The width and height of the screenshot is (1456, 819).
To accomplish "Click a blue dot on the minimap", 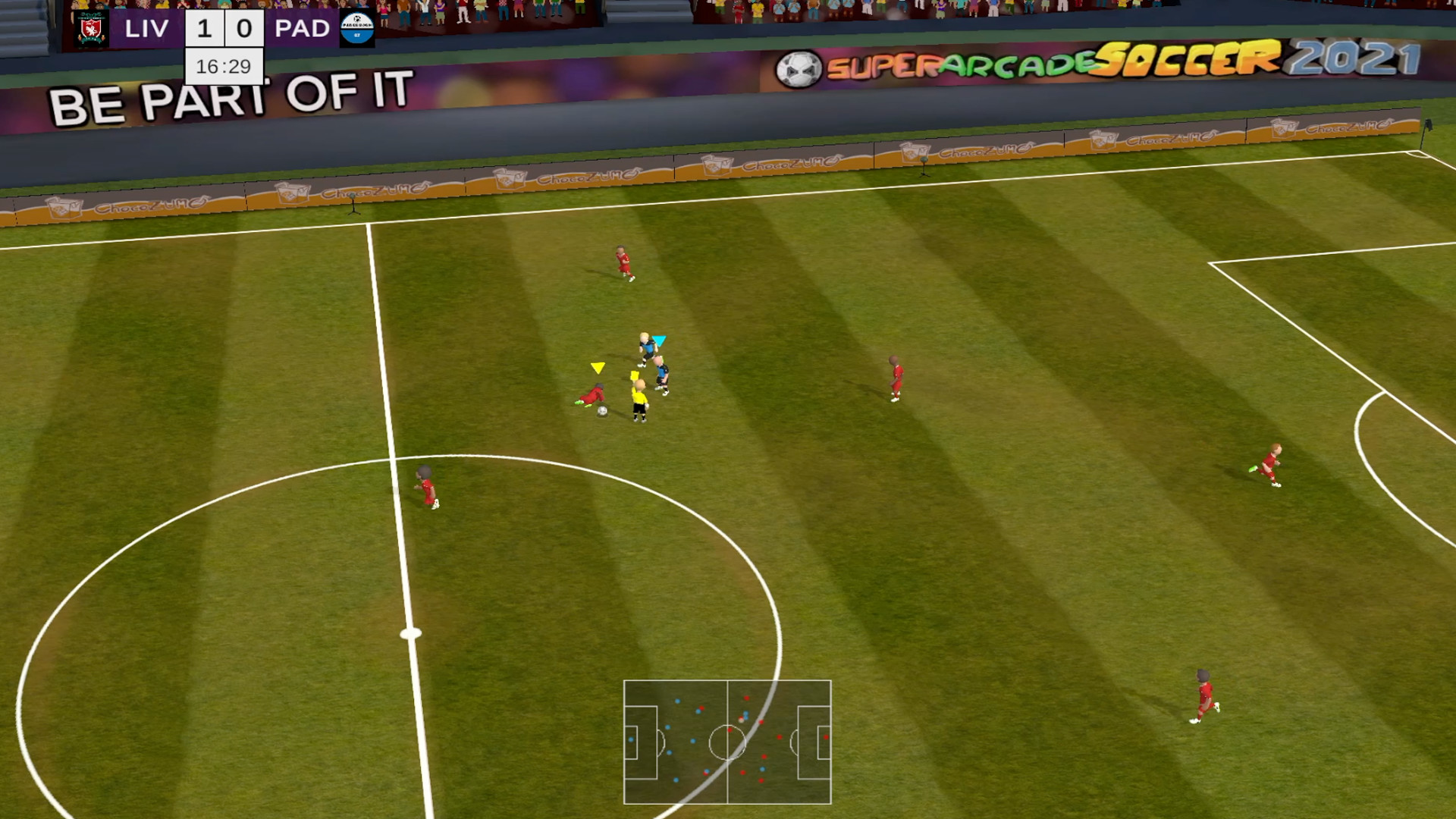I will 677,701.
